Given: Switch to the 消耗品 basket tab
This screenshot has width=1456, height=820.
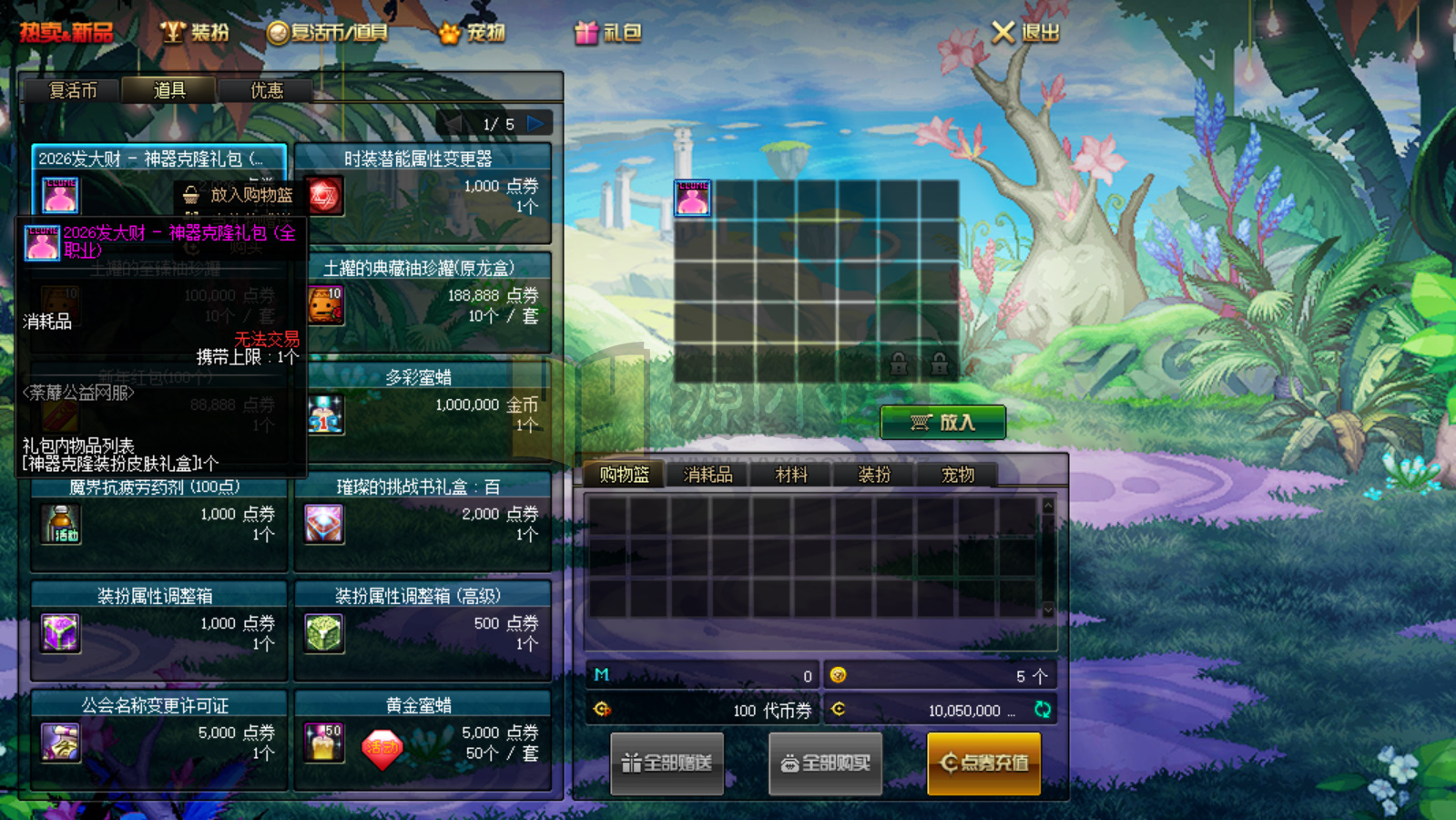Looking at the screenshot, I should click(708, 474).
